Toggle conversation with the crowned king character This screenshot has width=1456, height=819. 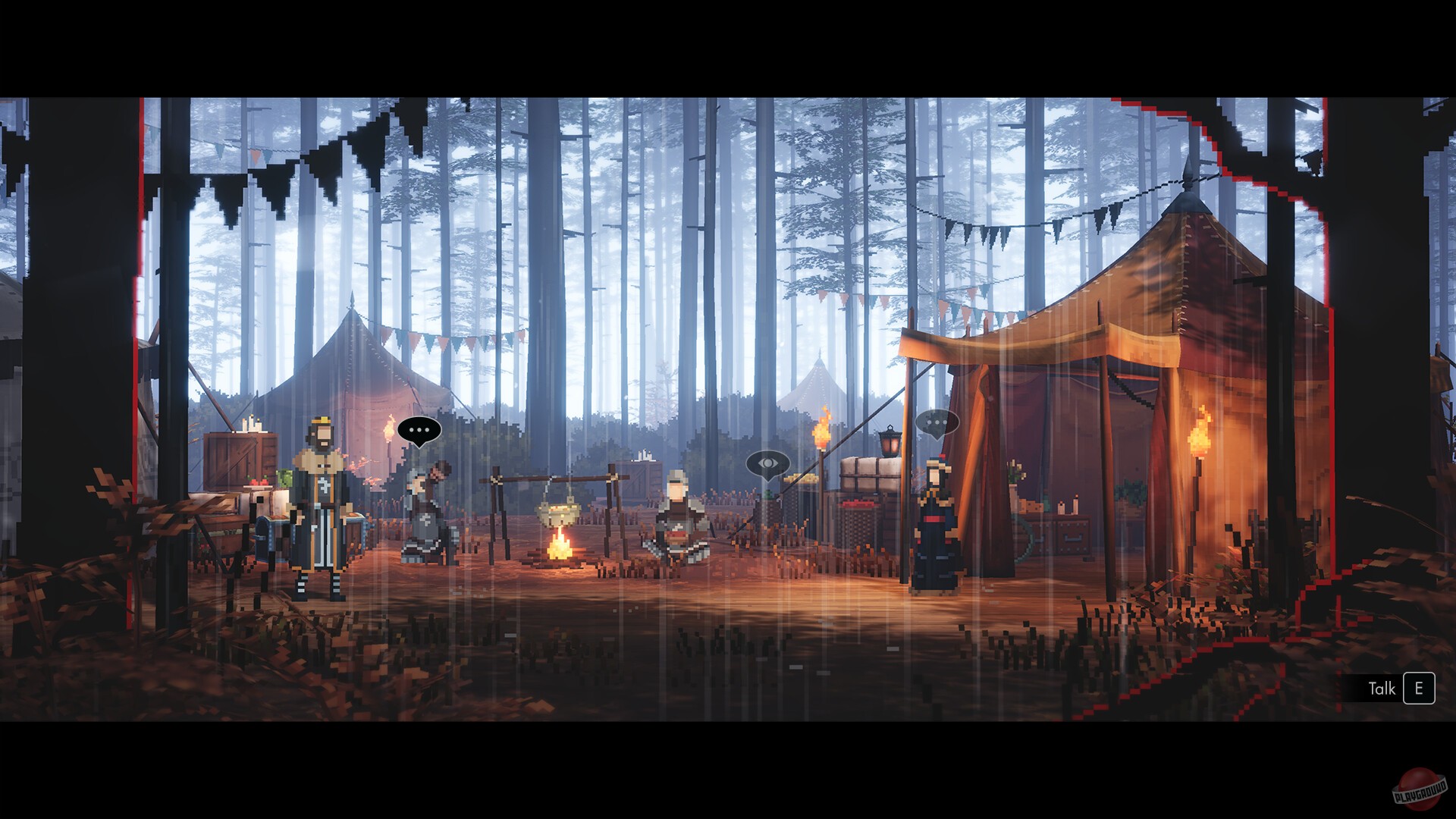[319, 505]
